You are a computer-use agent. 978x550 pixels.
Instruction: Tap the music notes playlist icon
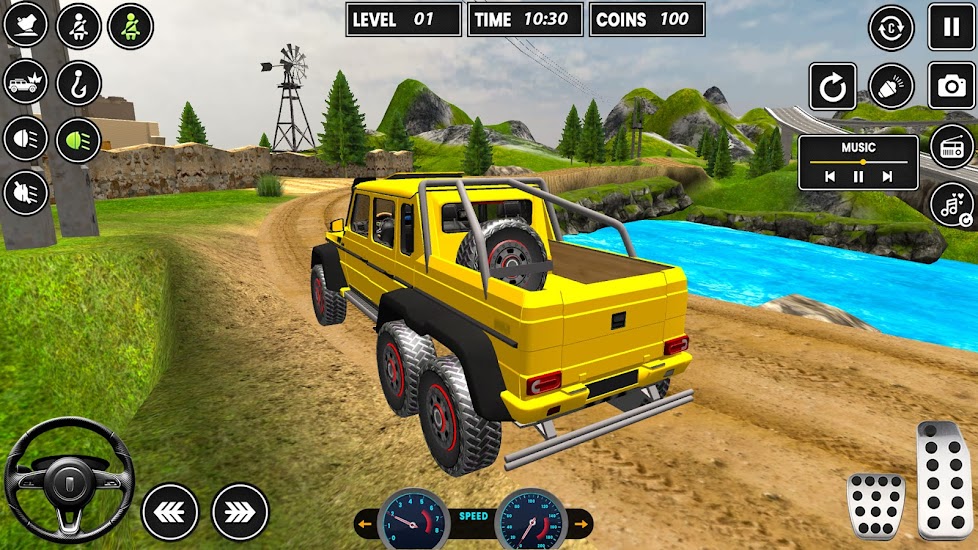951,205
